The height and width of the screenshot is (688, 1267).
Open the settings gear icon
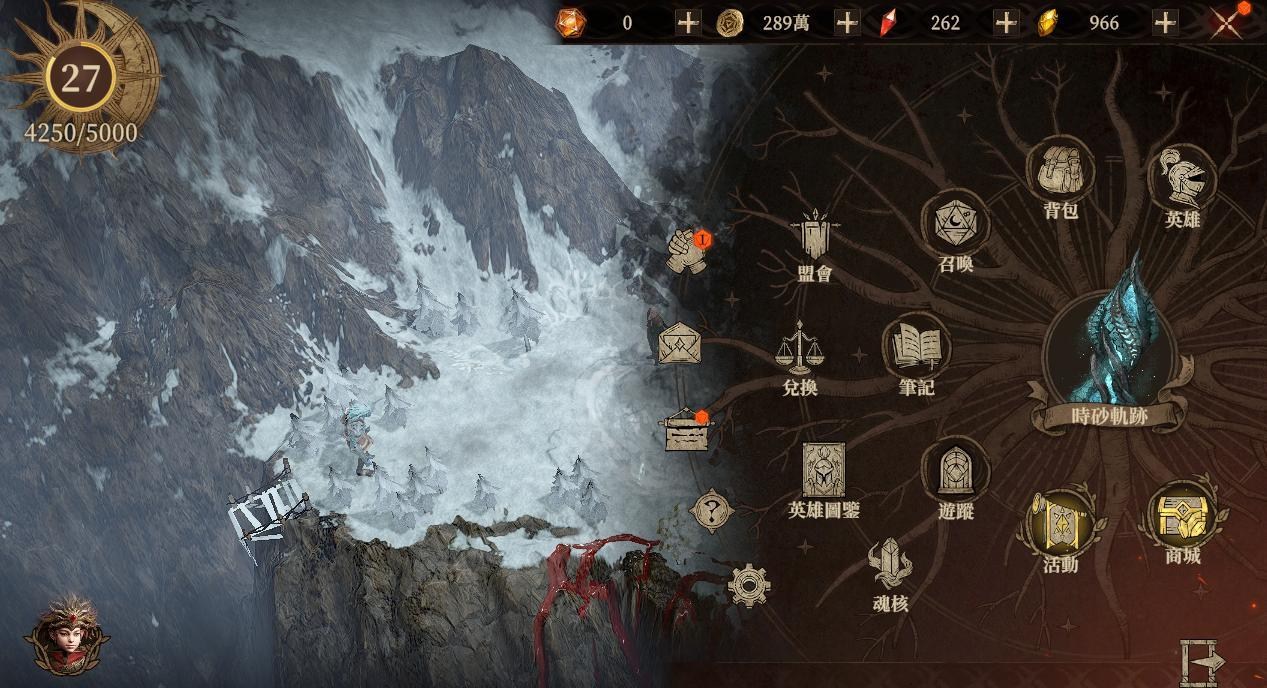click(x=748, y=585)
